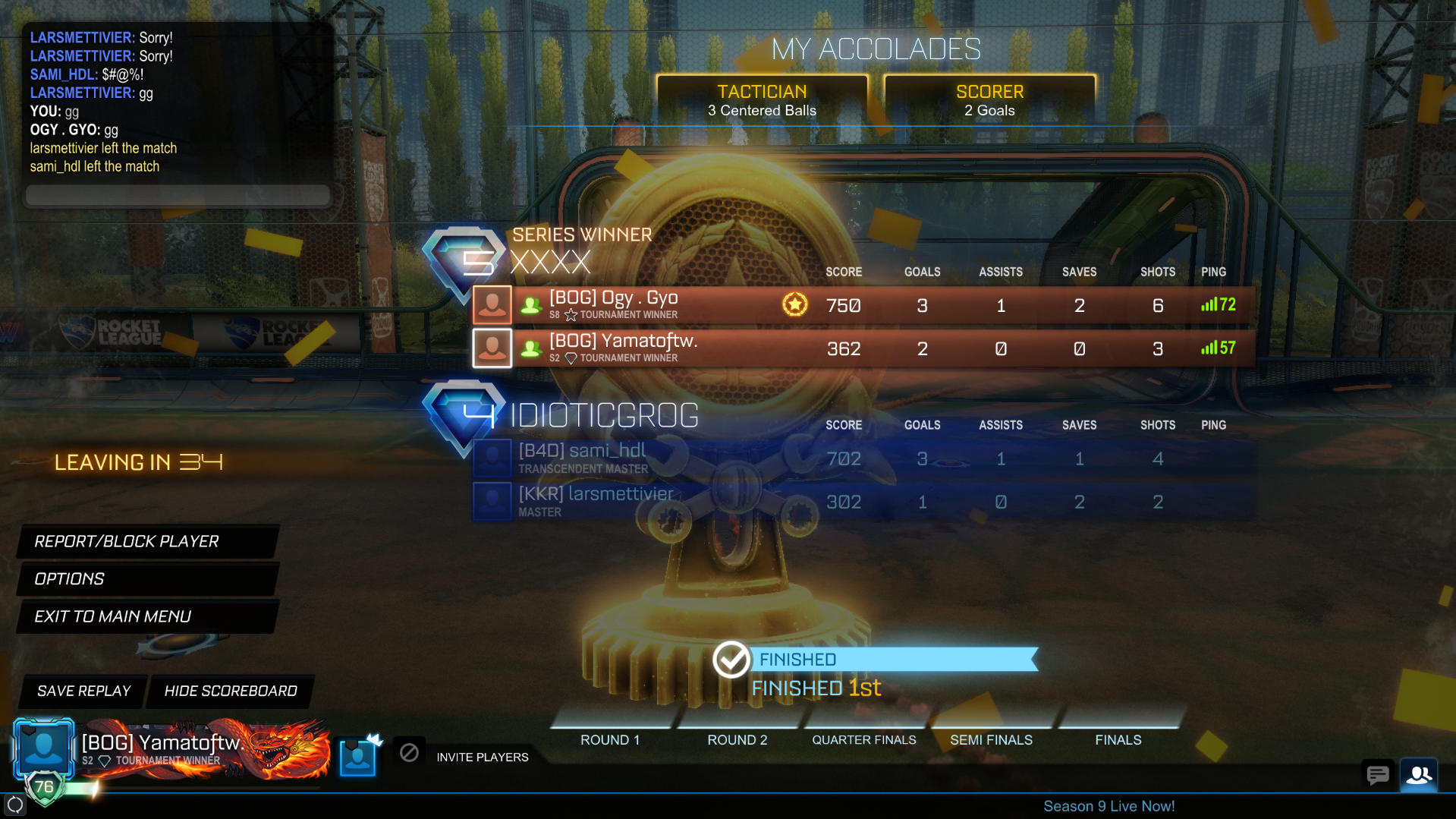Viewport: 1456px width, 819px height.
Task: View the Scorer accolade card
Action: [989, 100]
